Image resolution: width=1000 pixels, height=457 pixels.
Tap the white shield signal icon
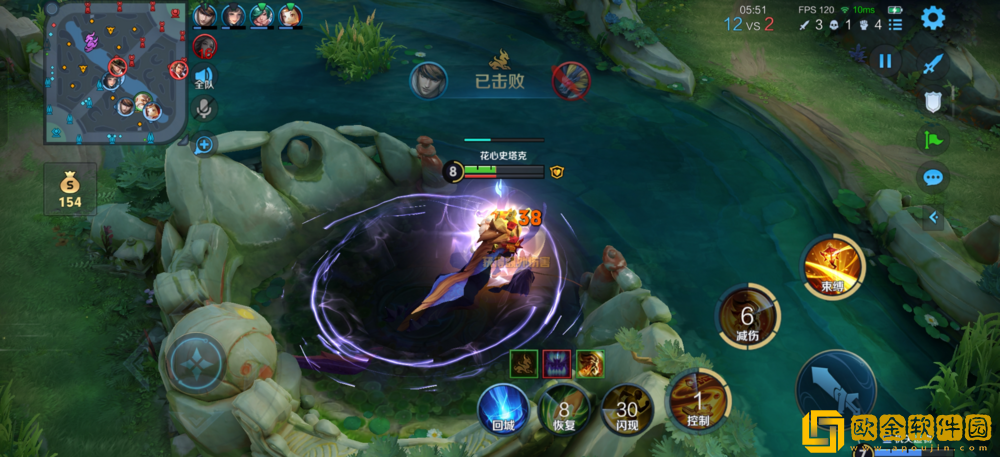(932, 101)
